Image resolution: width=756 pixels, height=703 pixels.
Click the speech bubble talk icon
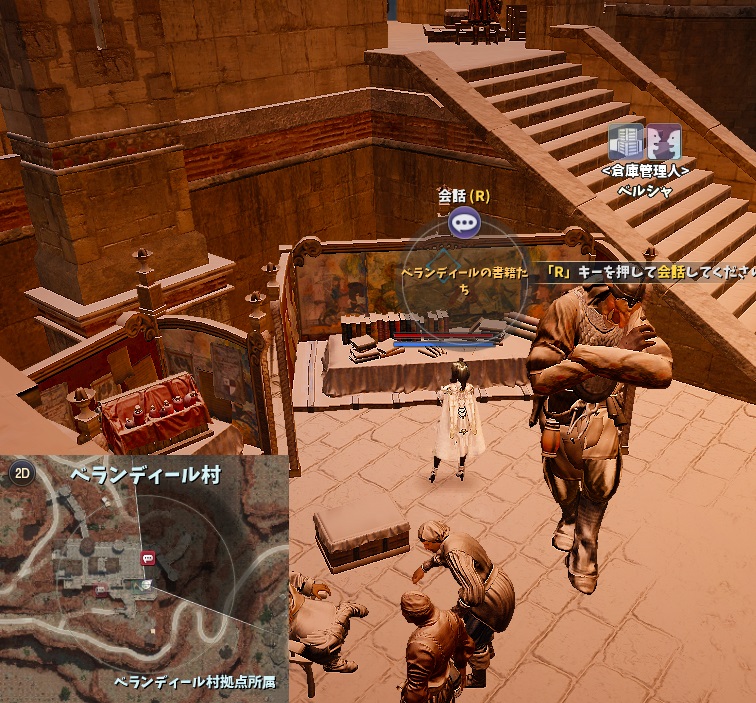point(463,222)
